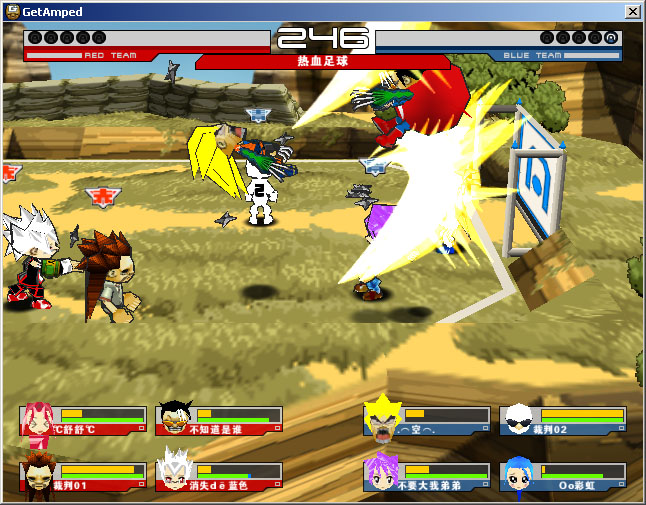
Task: Select the 裁判02 player panel
Action: (563, 420)
